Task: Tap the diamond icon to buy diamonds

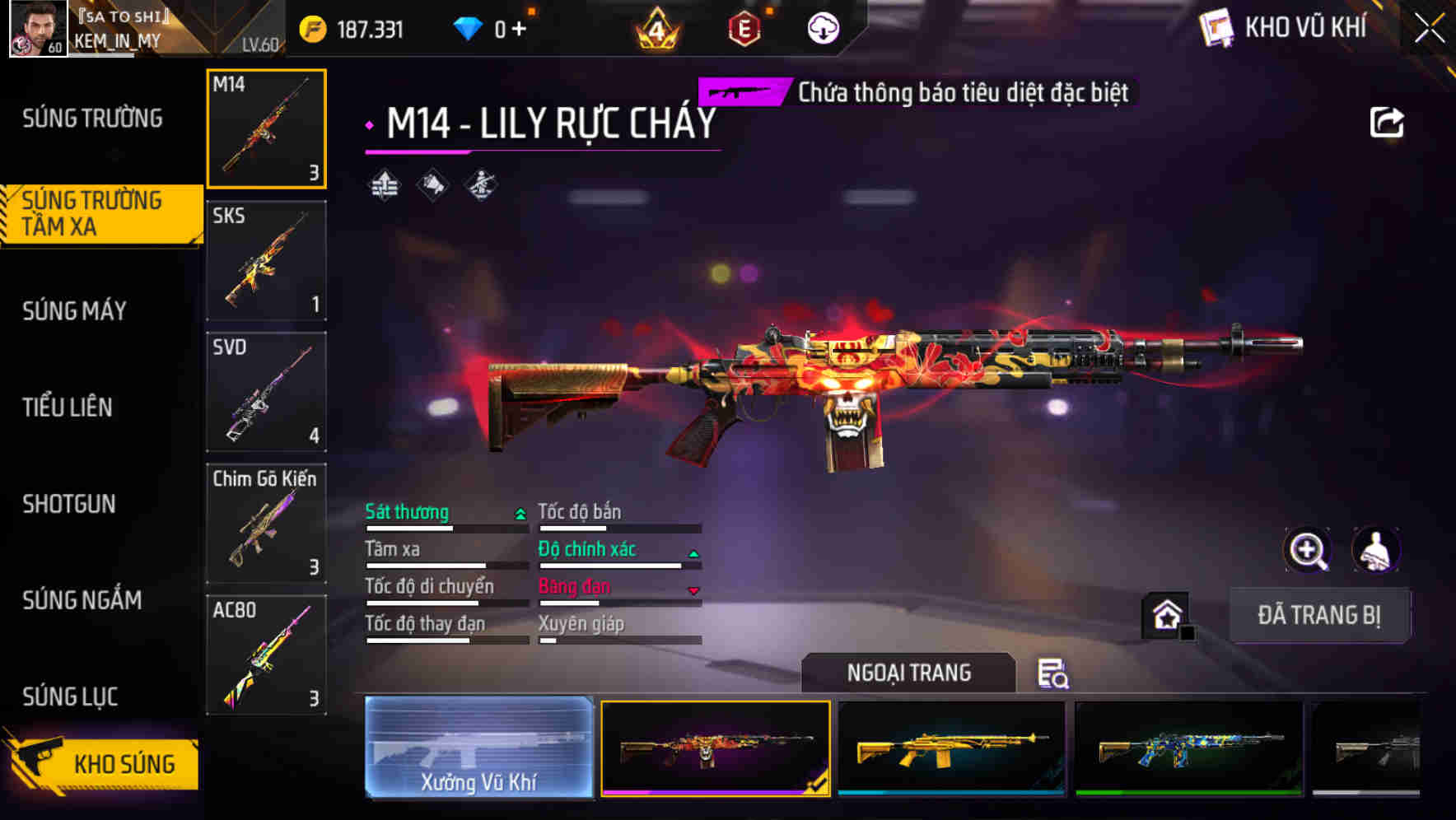Action: point(469,27)
